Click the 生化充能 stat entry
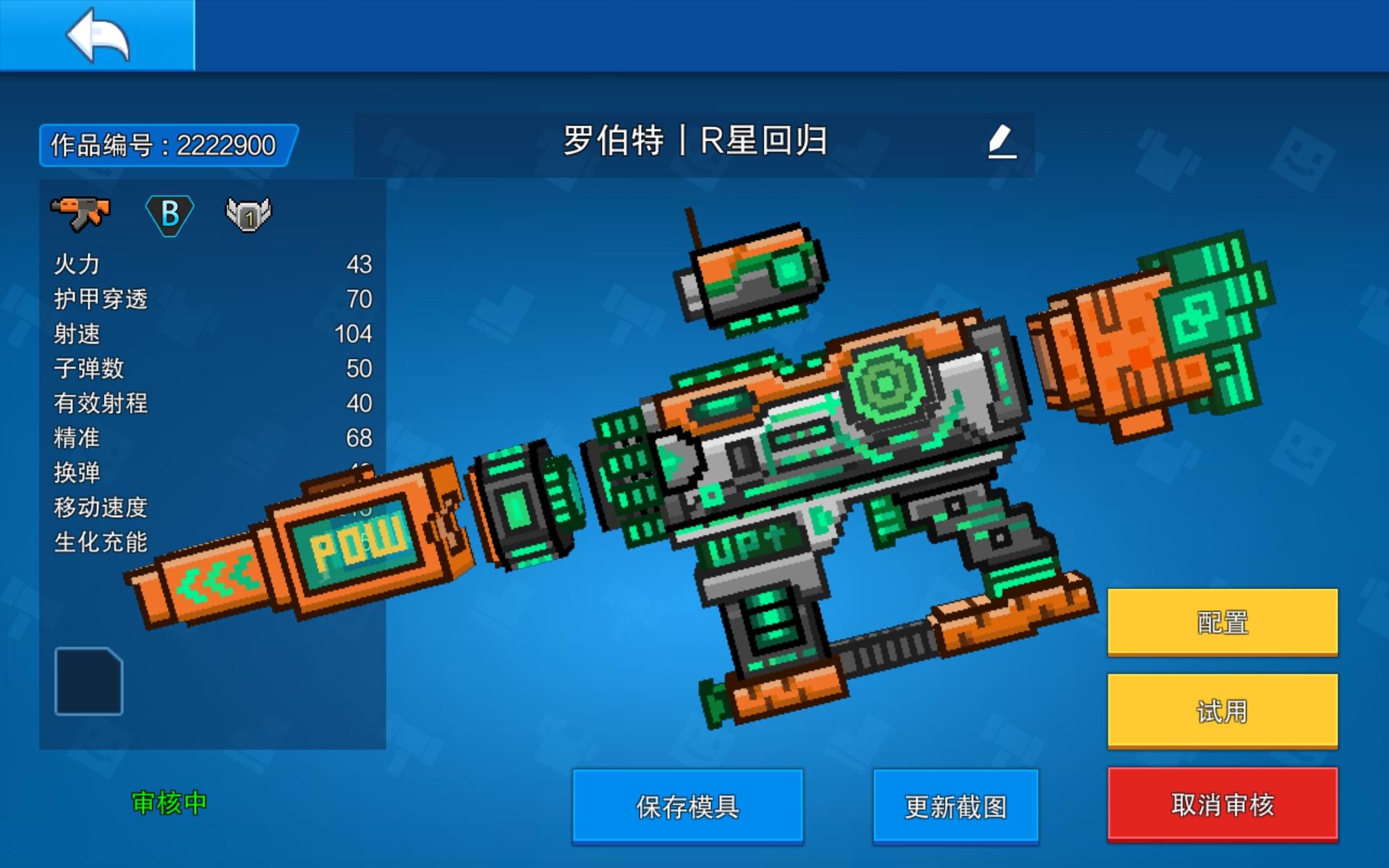The width and height of the screenshot is (1389, 868). click(x=101, y=542)
